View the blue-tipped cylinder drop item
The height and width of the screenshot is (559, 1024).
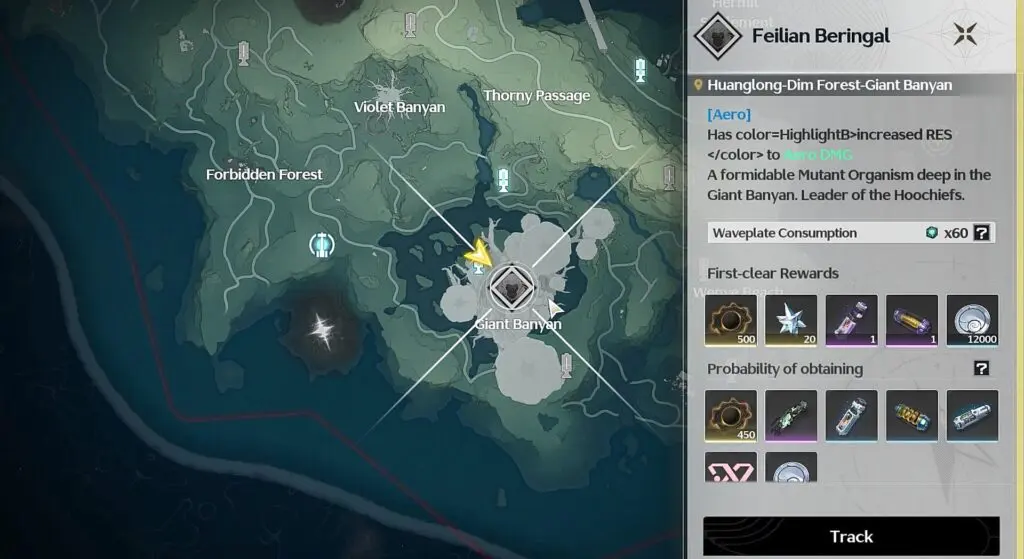(x=972, y=416)
